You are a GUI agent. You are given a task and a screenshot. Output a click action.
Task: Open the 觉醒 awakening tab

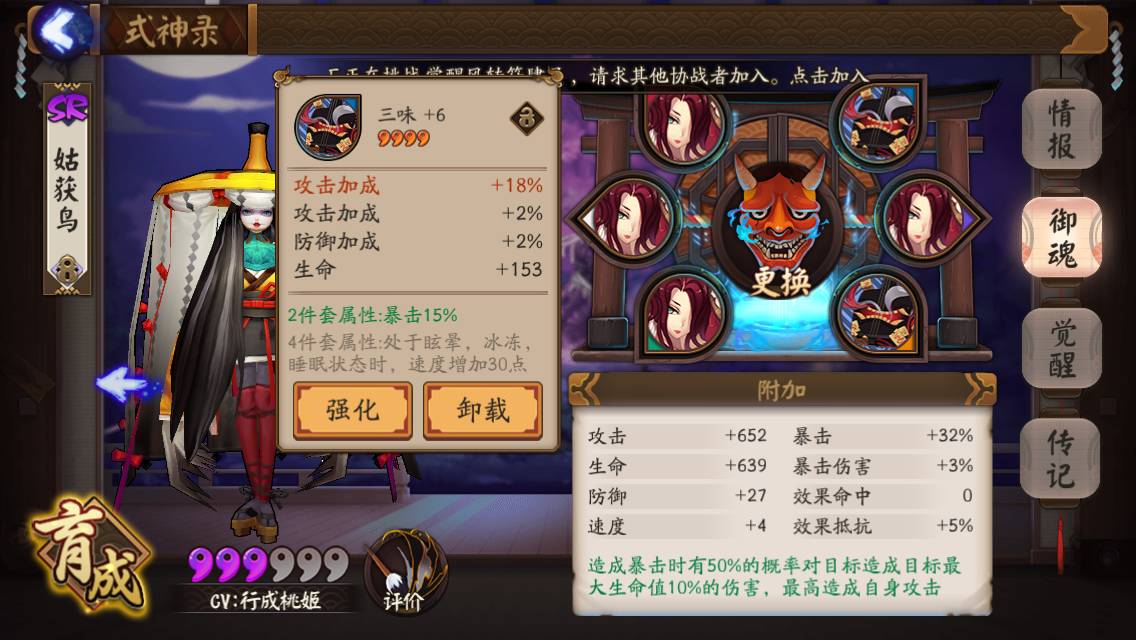(x=1060, y=348)
